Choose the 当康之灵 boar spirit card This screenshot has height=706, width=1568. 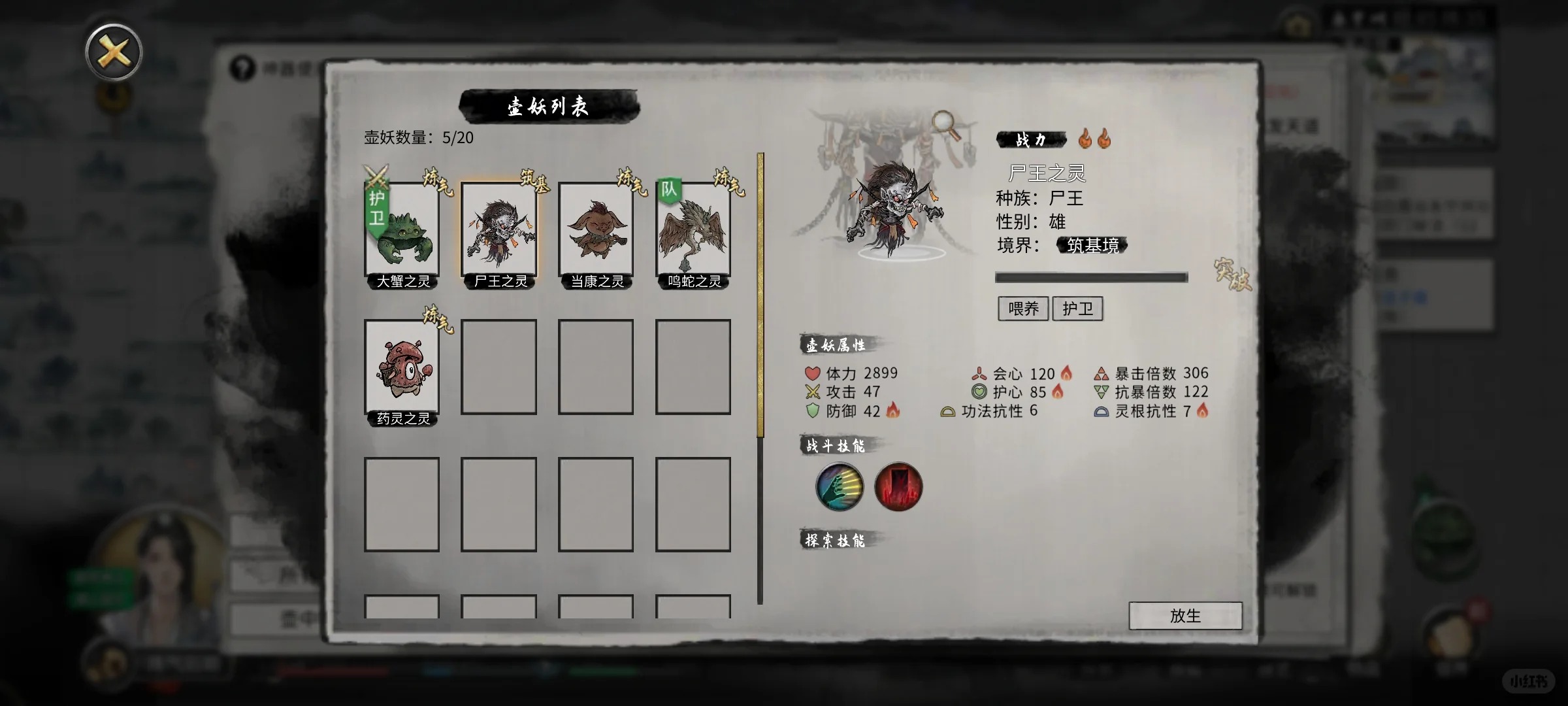click(x=596, y=232)
